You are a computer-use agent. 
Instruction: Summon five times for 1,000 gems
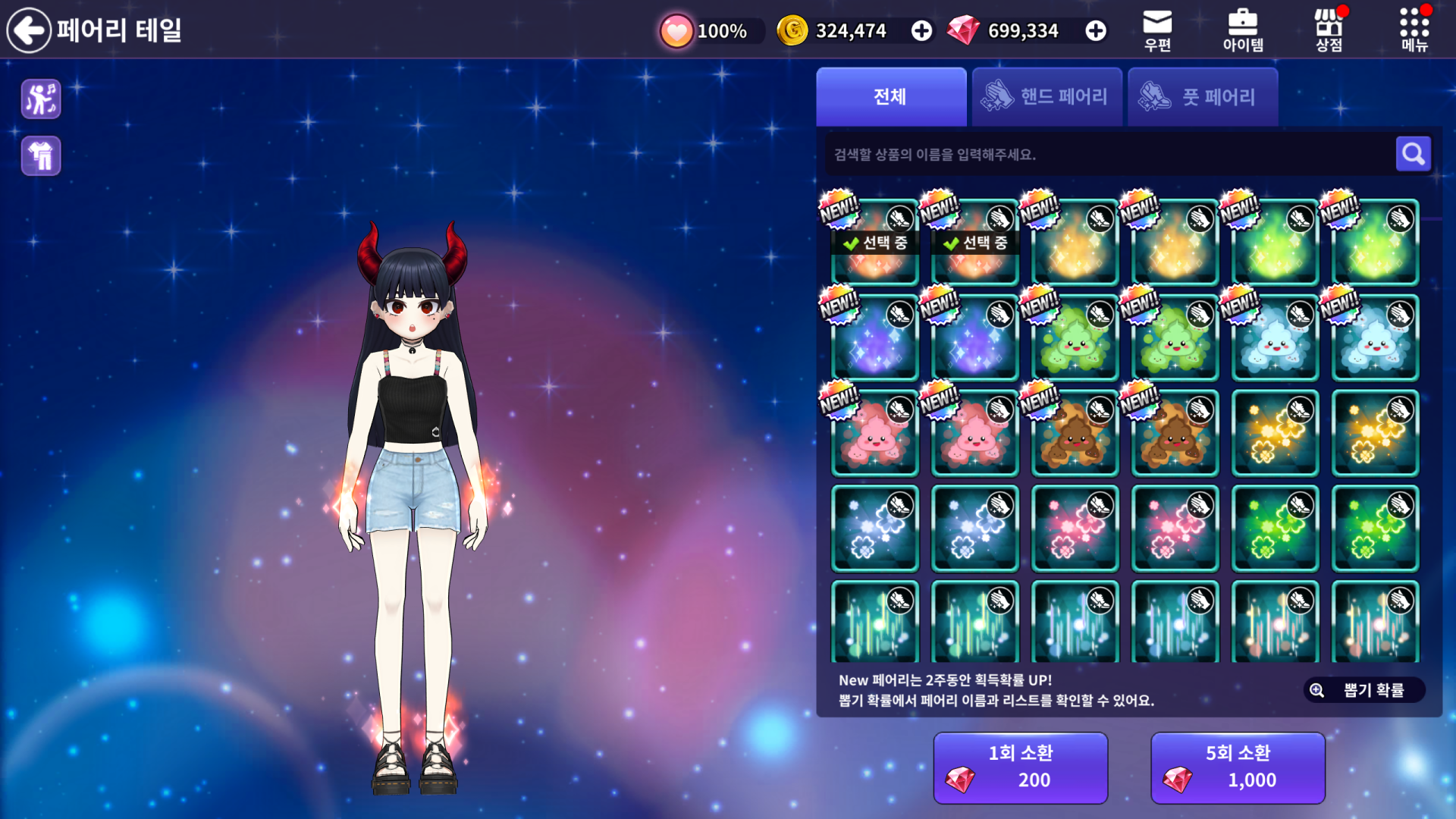(1238, 767)
